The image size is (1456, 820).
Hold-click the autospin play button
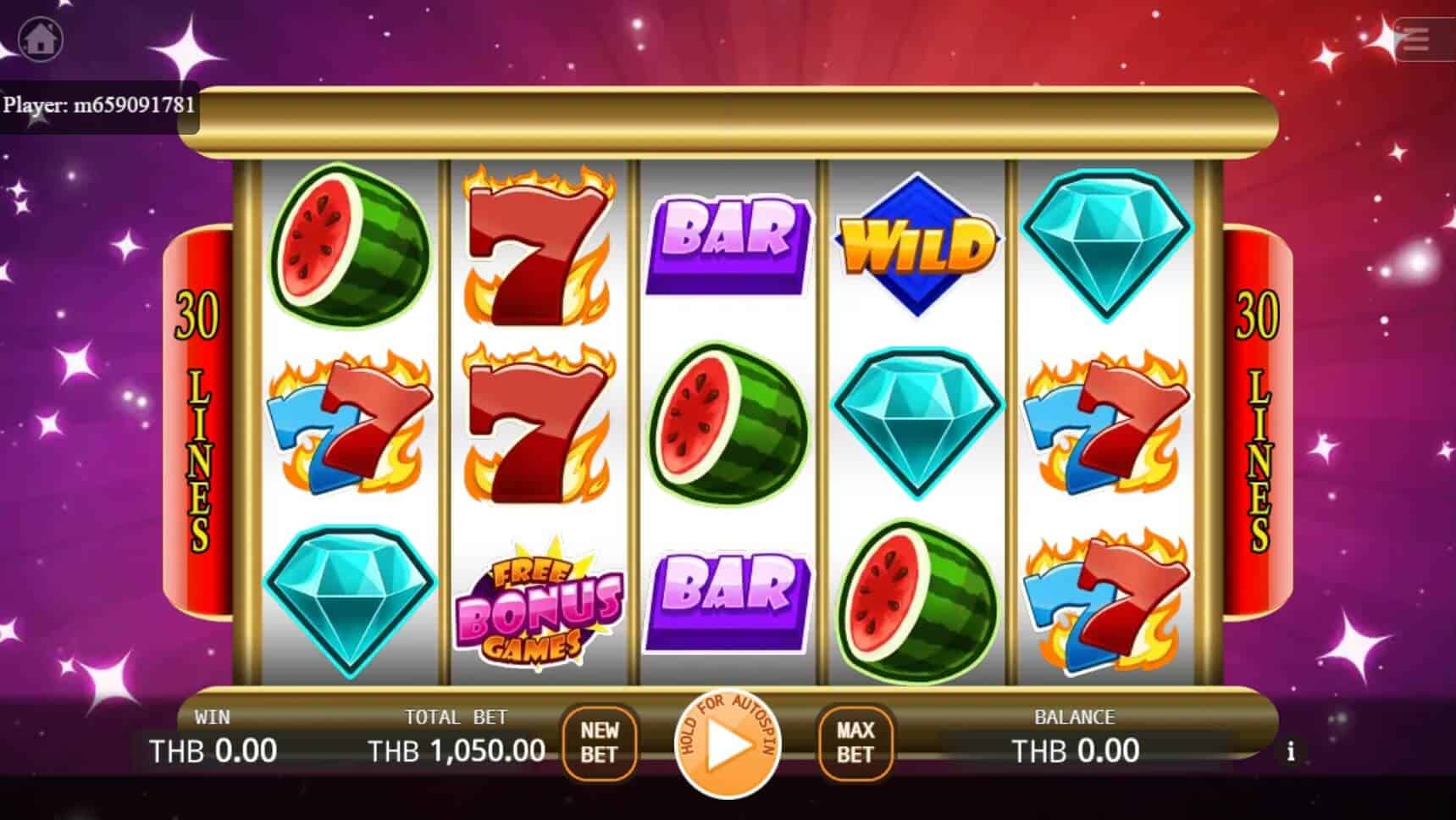tap(728, 745)
